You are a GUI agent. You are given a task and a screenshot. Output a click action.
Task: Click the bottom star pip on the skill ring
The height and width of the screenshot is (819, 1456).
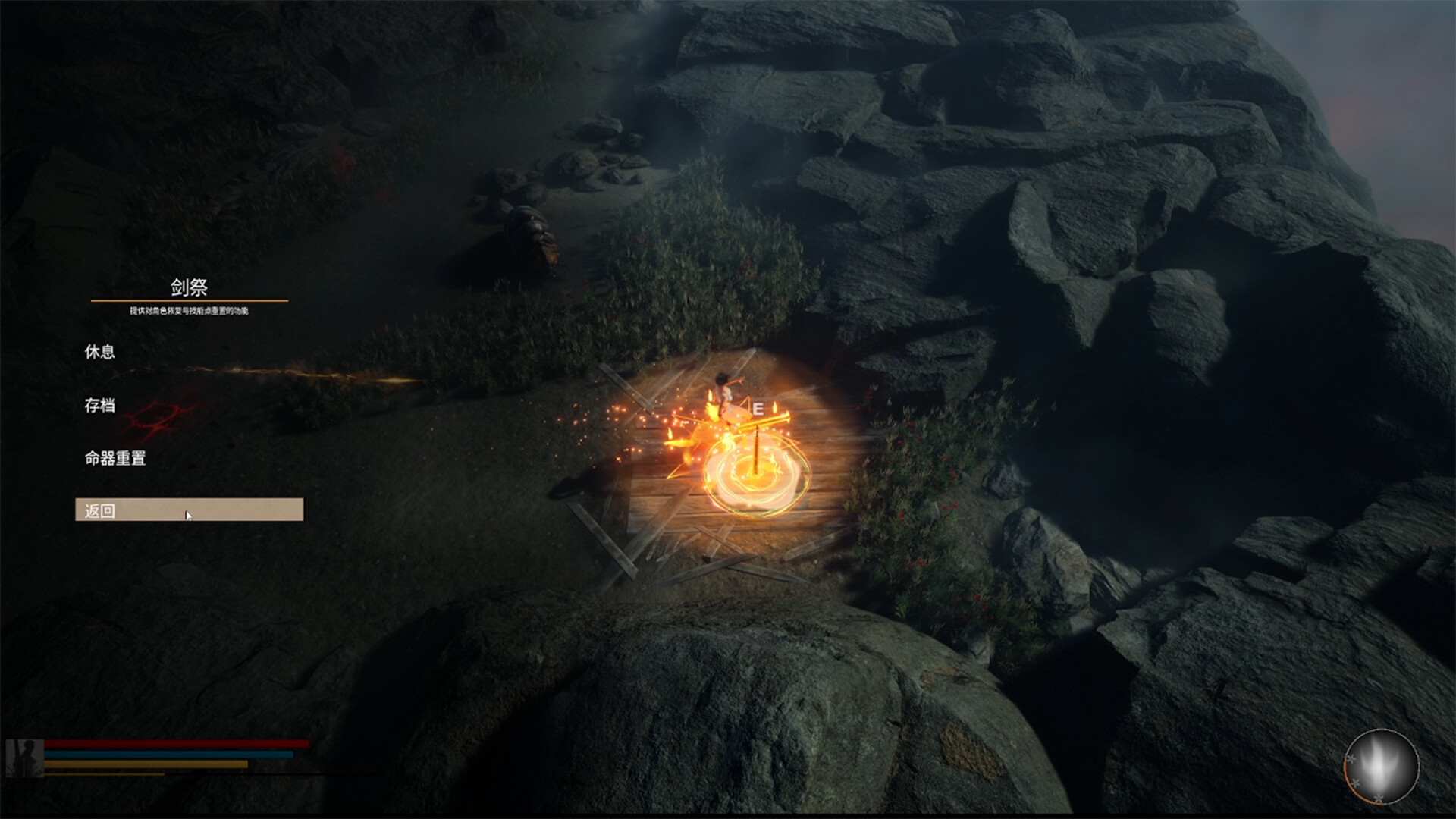click(x=1379, y=799)
